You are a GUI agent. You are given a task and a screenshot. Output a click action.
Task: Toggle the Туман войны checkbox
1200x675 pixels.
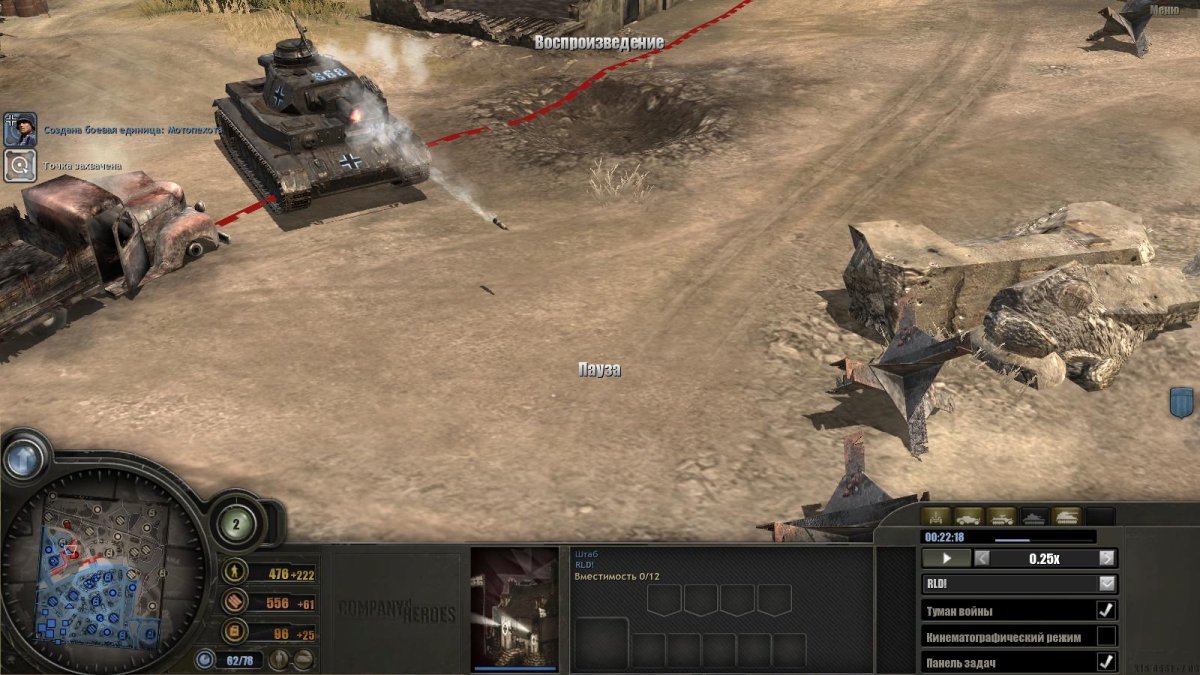pos(1106,610)
